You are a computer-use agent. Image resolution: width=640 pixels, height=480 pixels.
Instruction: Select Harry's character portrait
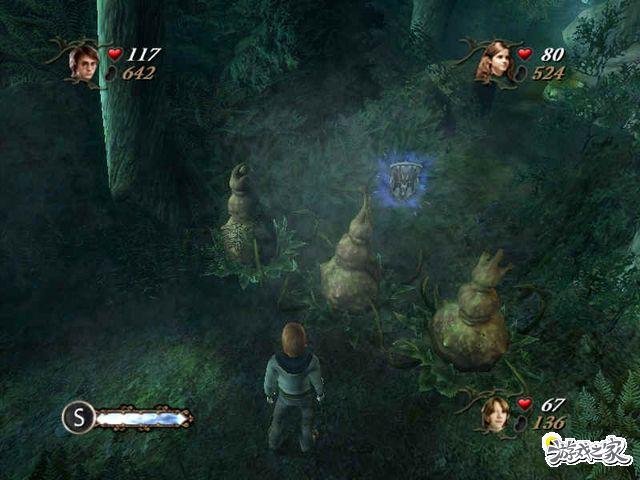point(83,62)
